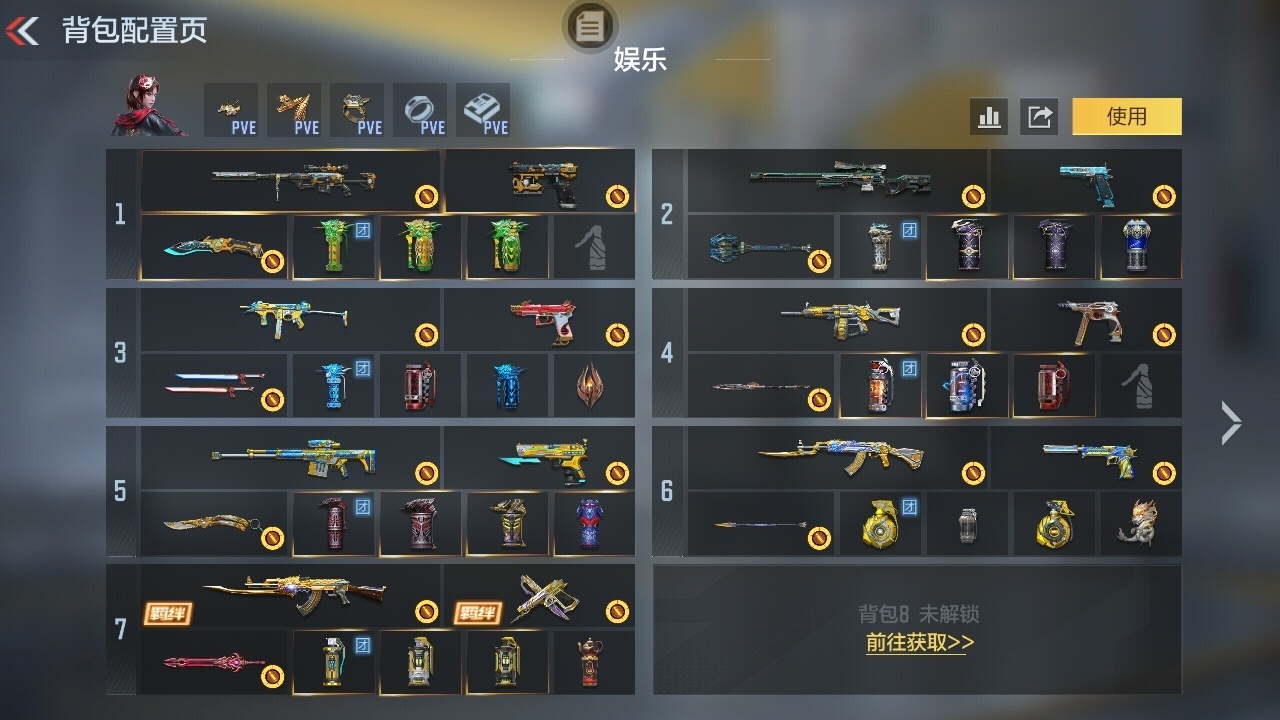This screenshot has height=720, width=1280.
Task: Open the last PVE gear equipment icon
Action: 484,105
